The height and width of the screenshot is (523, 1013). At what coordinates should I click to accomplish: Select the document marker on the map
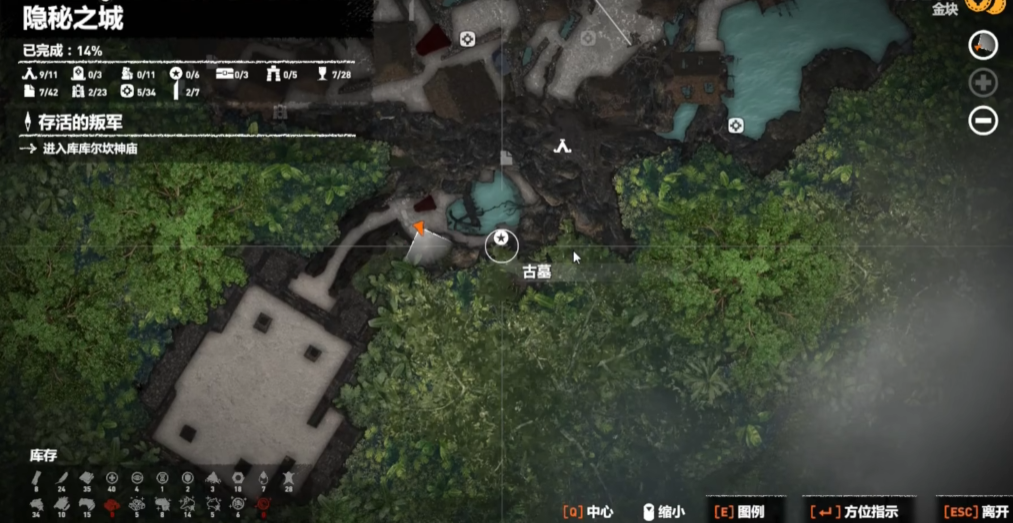[x=507, y=157]
